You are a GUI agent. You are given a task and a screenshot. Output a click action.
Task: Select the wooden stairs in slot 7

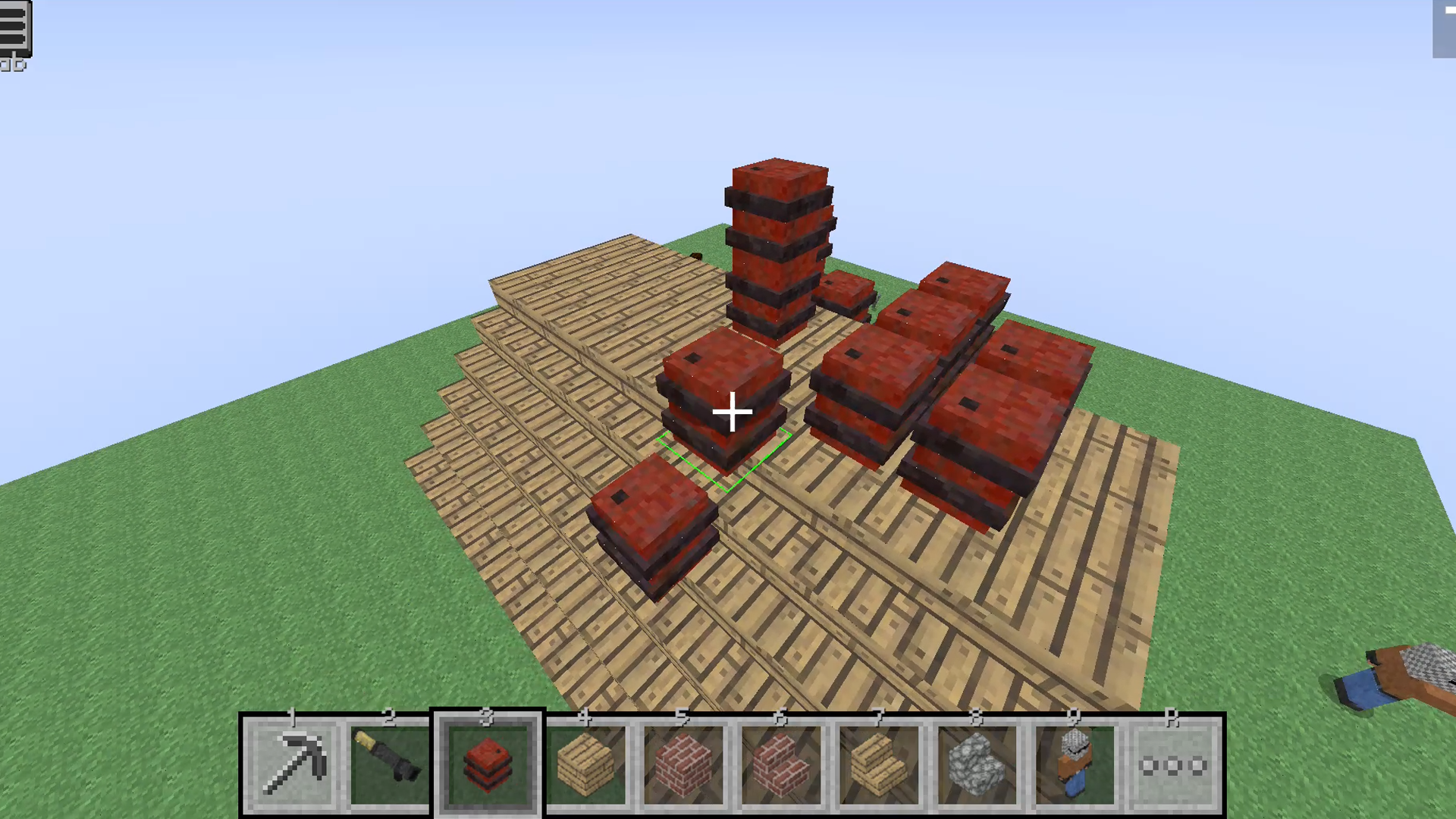point(880,762)
